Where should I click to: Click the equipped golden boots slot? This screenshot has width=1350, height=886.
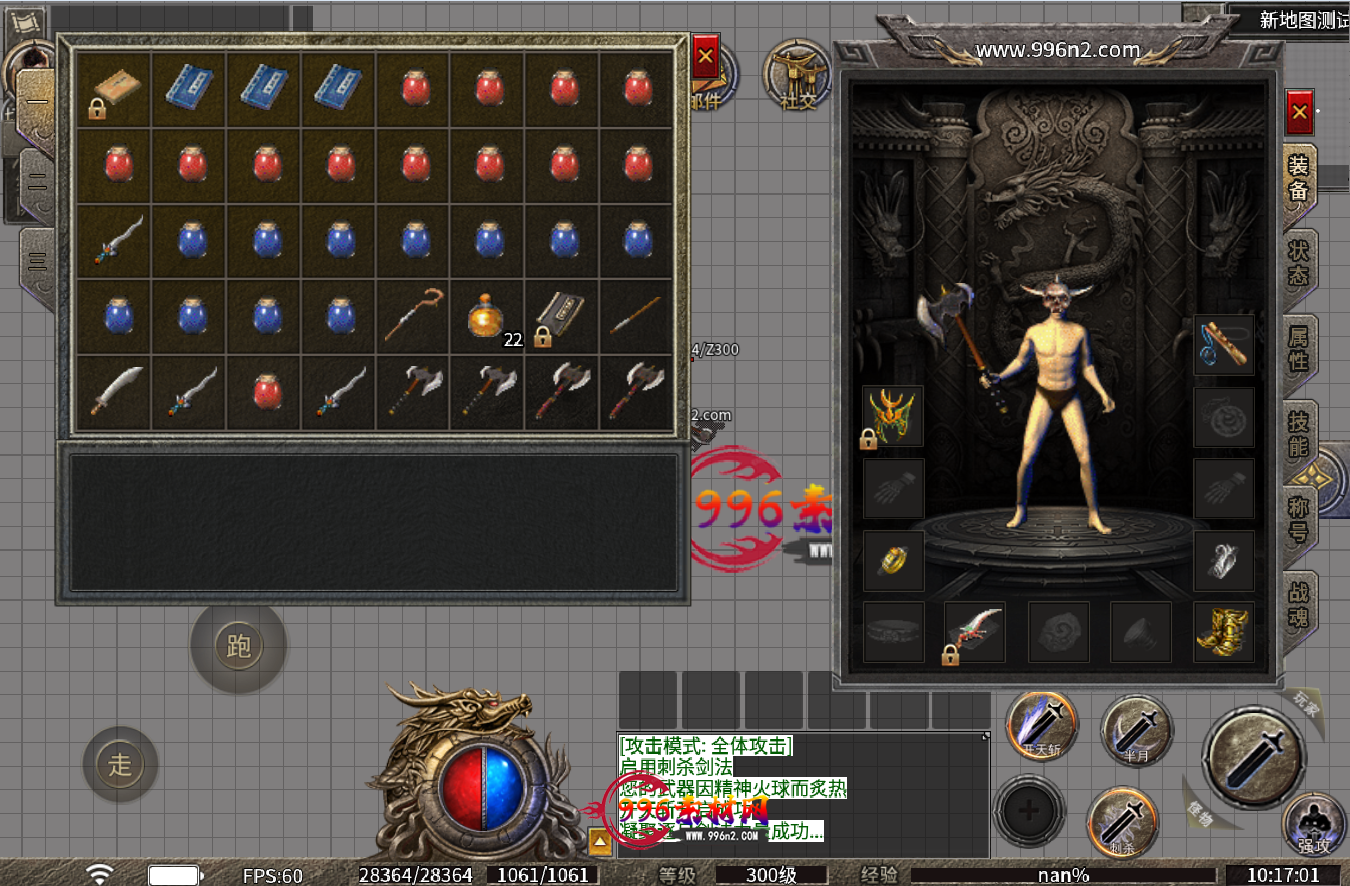click(x=1224, y=632)
